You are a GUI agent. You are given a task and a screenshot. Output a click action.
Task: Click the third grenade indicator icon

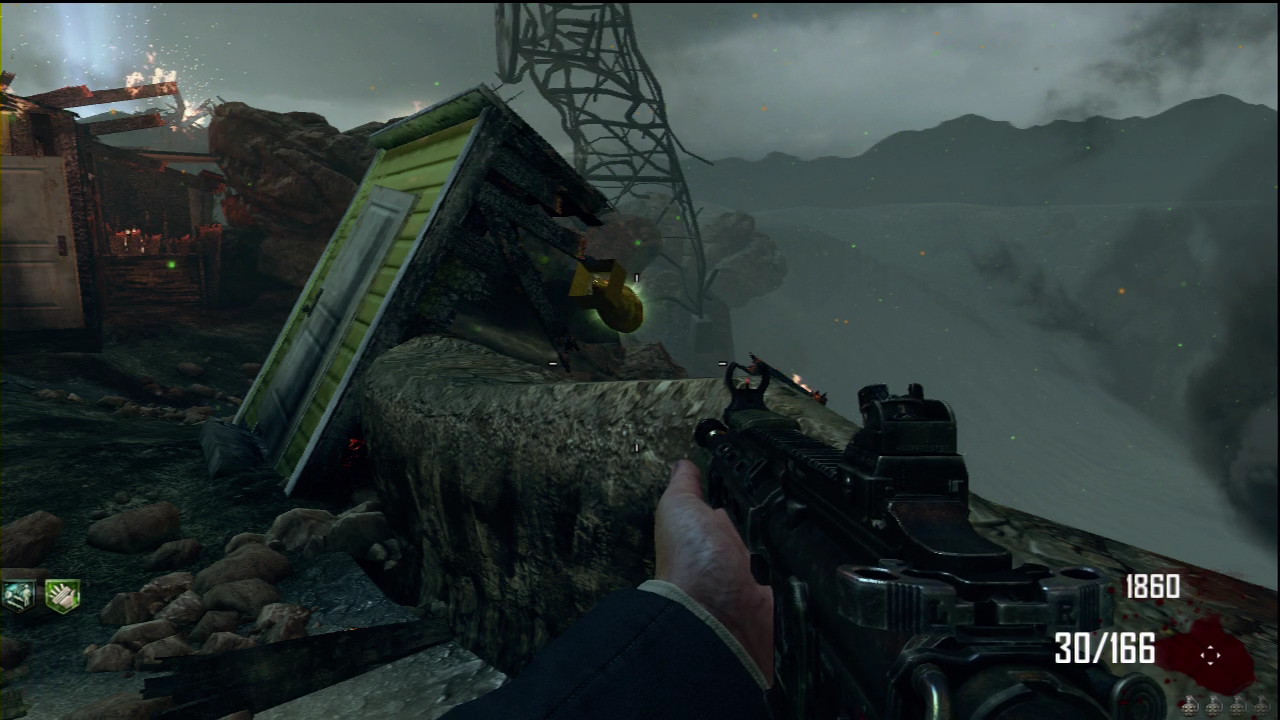click(x=1237, y=706)
